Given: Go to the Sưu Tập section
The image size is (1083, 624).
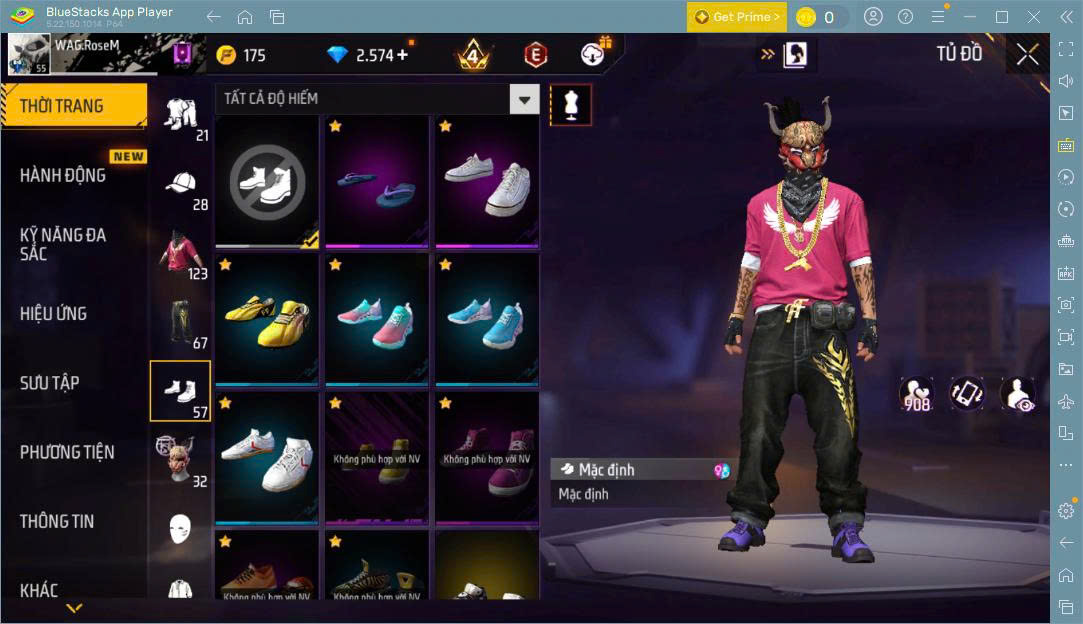Looking at the screenshot, I should [50, 383].
